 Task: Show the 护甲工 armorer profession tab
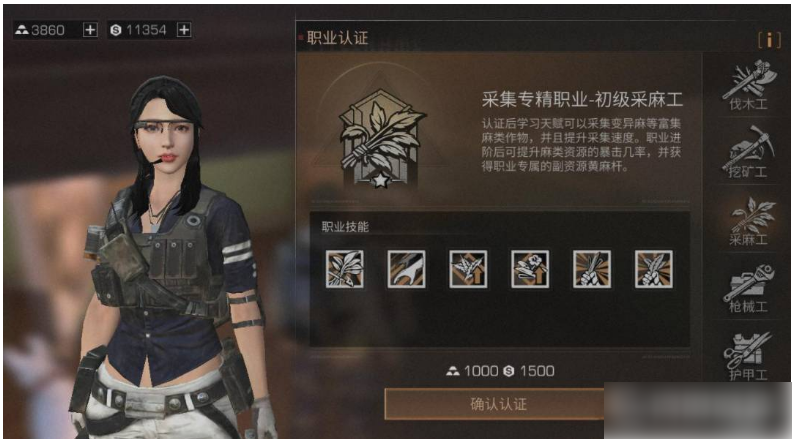pos(746,360)
